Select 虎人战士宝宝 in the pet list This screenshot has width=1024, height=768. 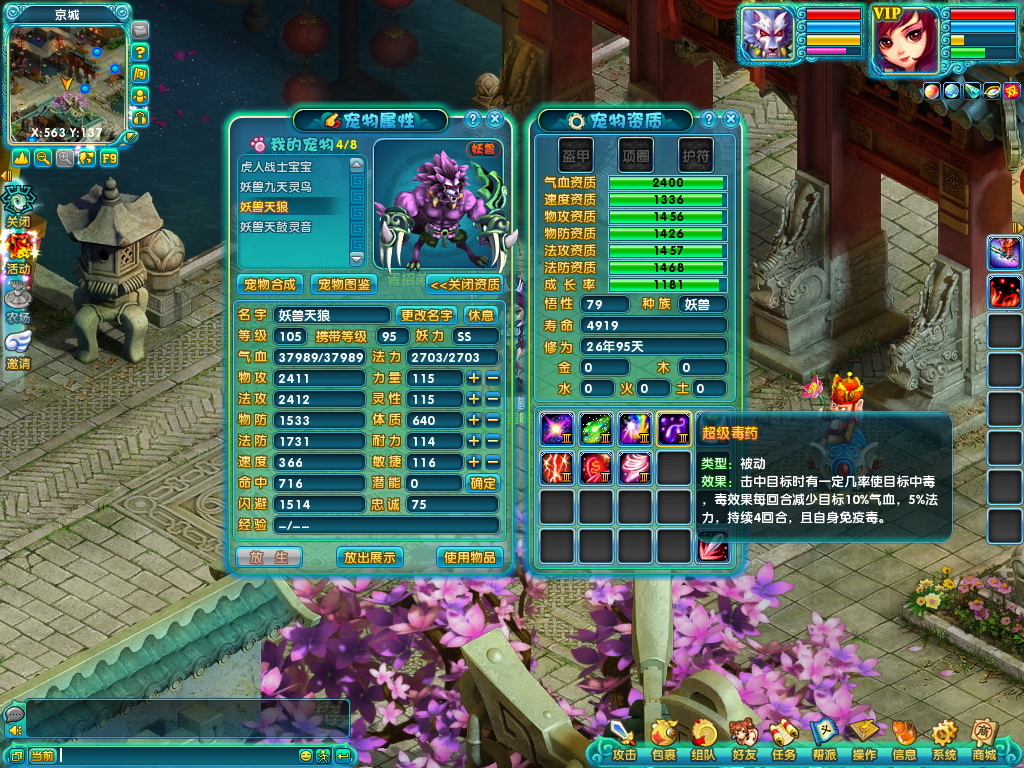coord(290,166)
